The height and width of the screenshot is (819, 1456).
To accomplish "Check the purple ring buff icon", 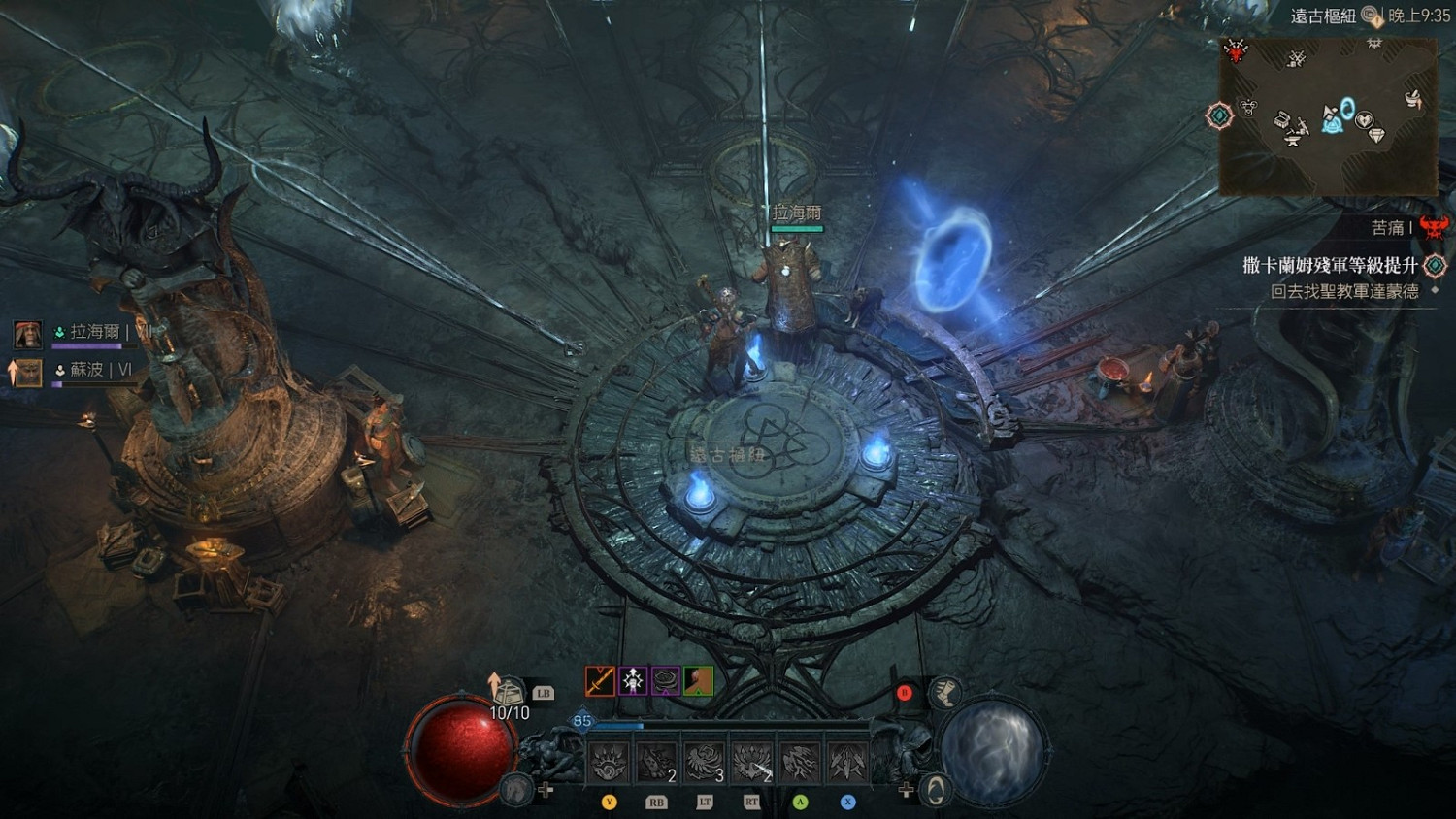I will click(x=666, y=680).
